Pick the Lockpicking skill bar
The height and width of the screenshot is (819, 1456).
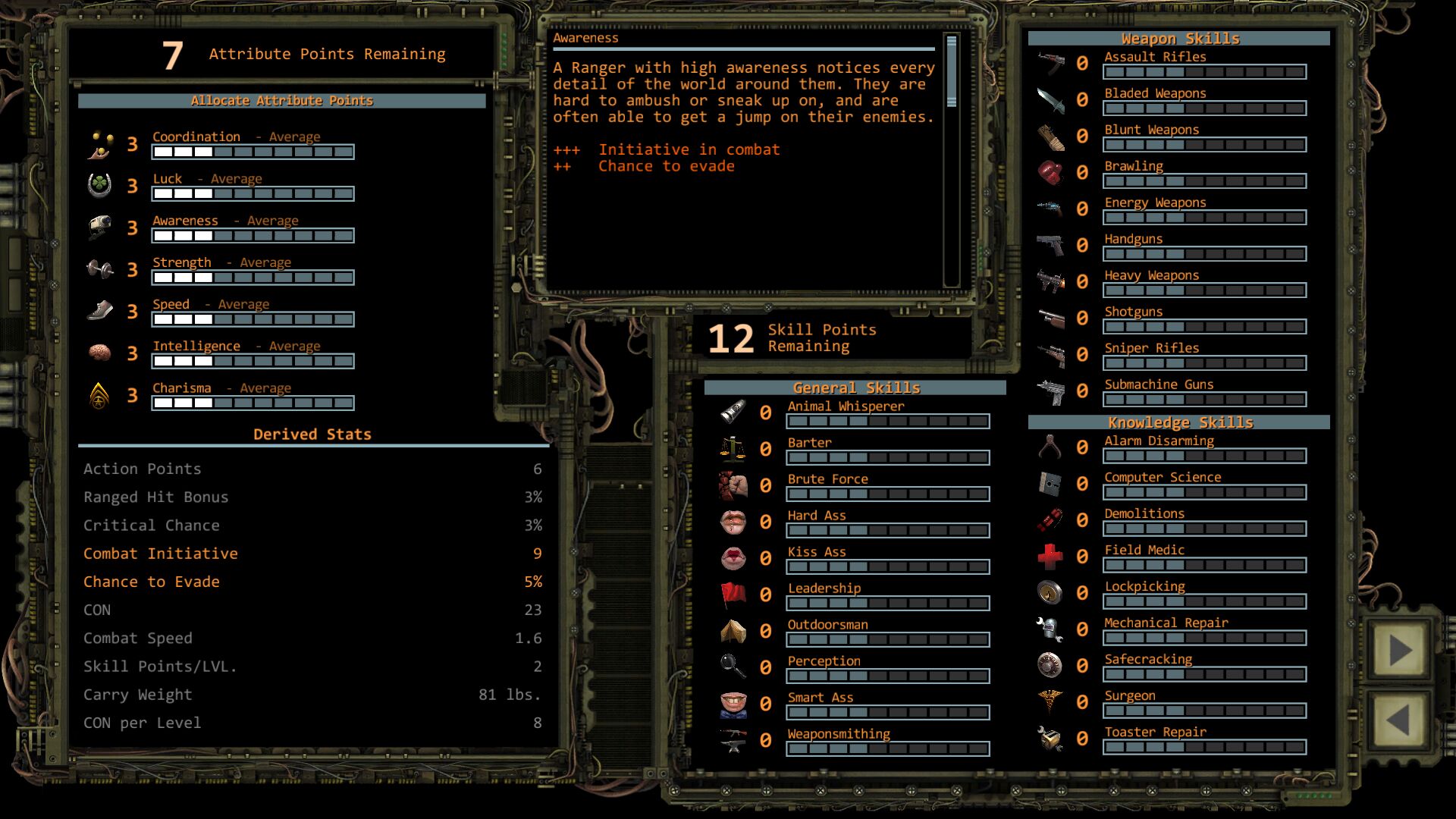1204,601
